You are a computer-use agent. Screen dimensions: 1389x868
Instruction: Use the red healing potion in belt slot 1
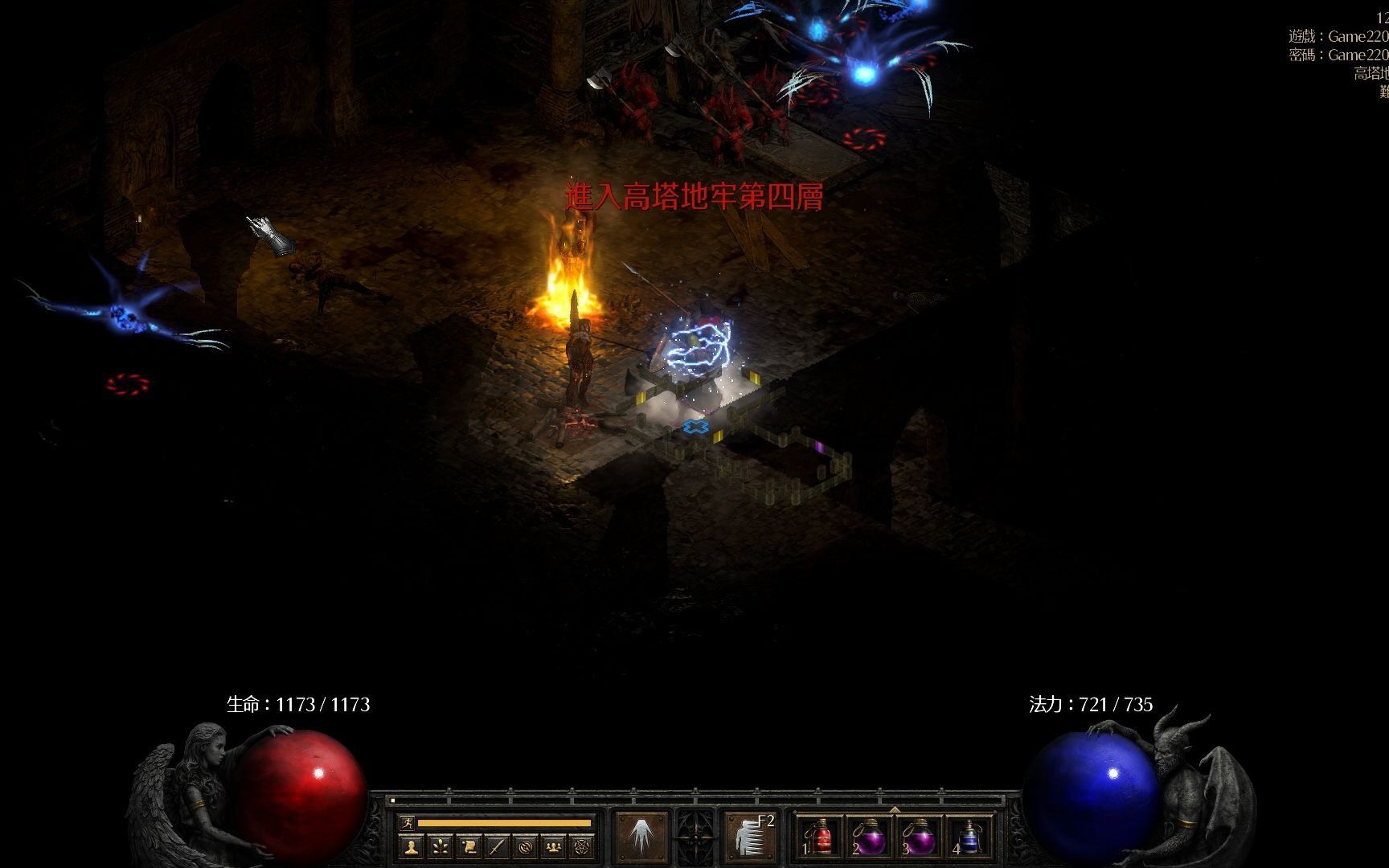[x=819, y=837]
